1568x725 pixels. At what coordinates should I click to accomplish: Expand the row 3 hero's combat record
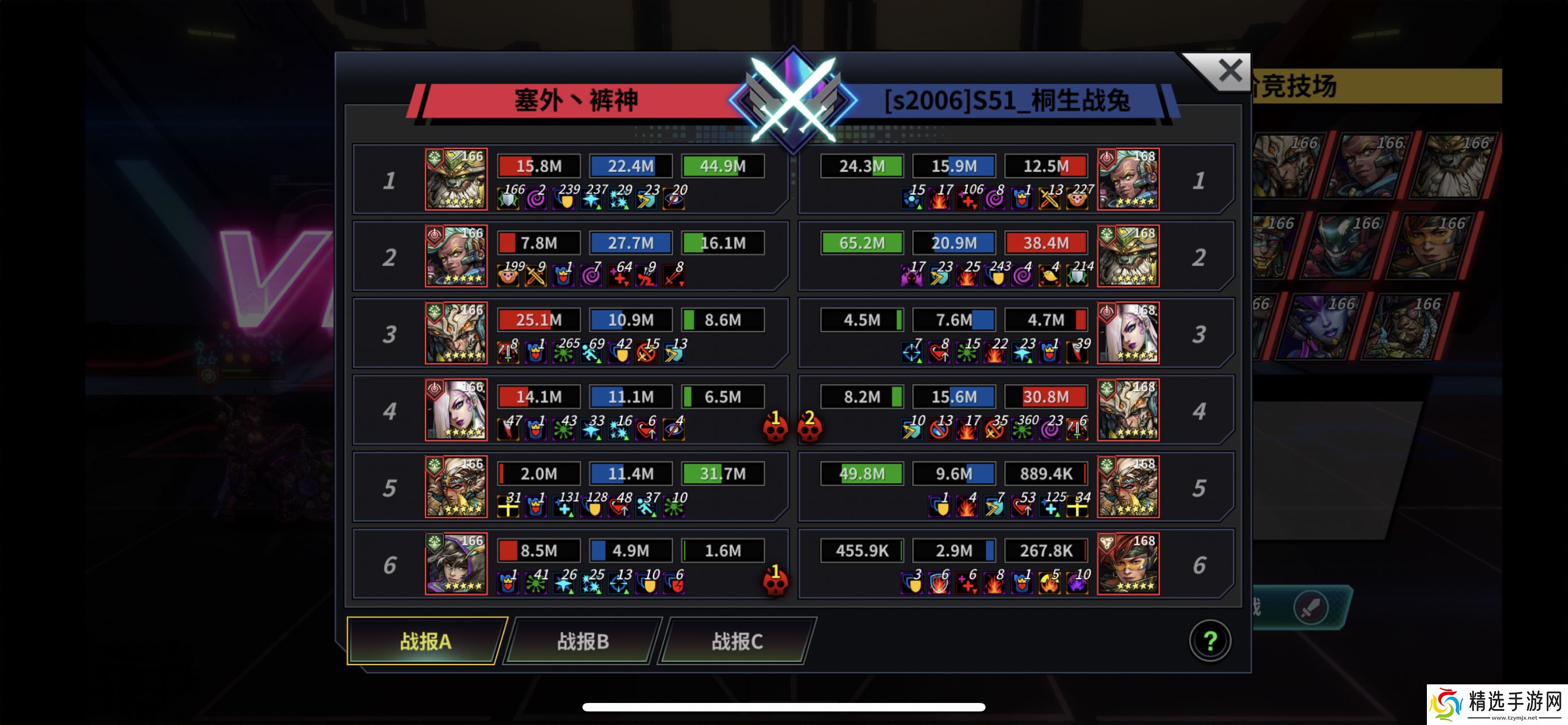[457, 334]
